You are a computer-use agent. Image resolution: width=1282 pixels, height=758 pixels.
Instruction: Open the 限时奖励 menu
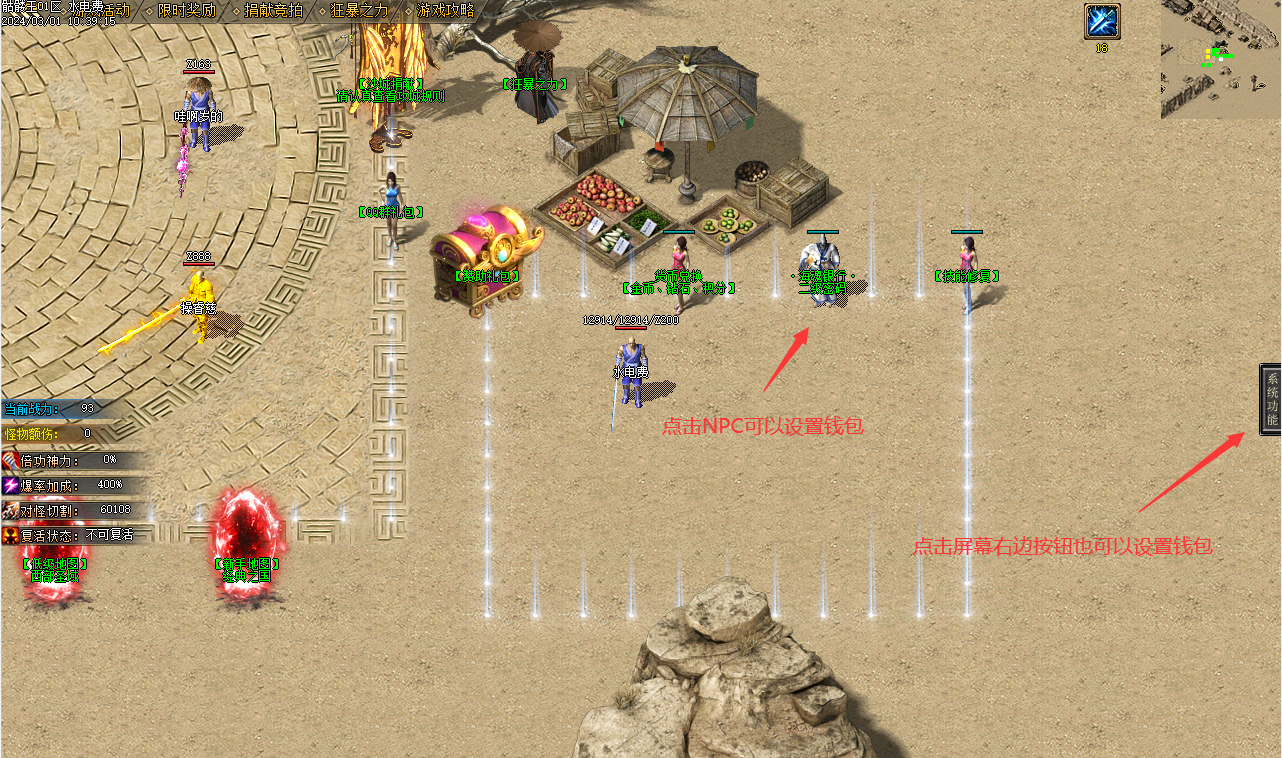pos(187,10)
